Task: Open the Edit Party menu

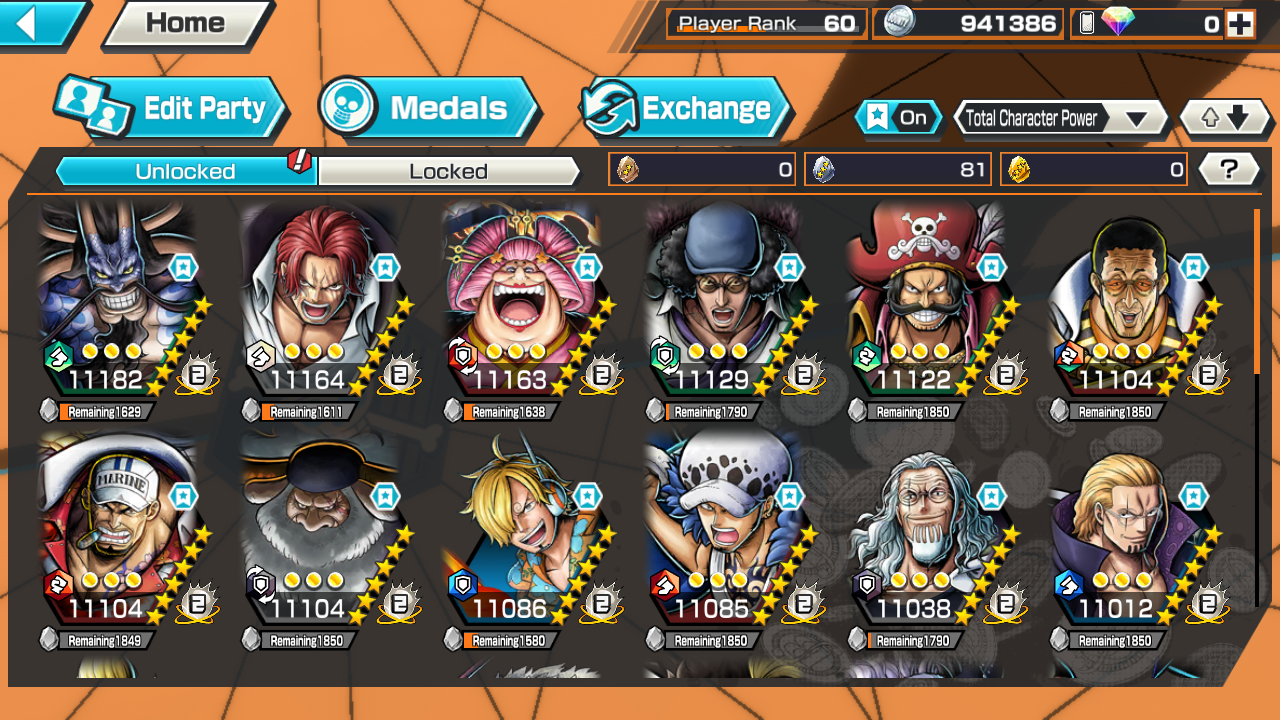Action: 170,109
